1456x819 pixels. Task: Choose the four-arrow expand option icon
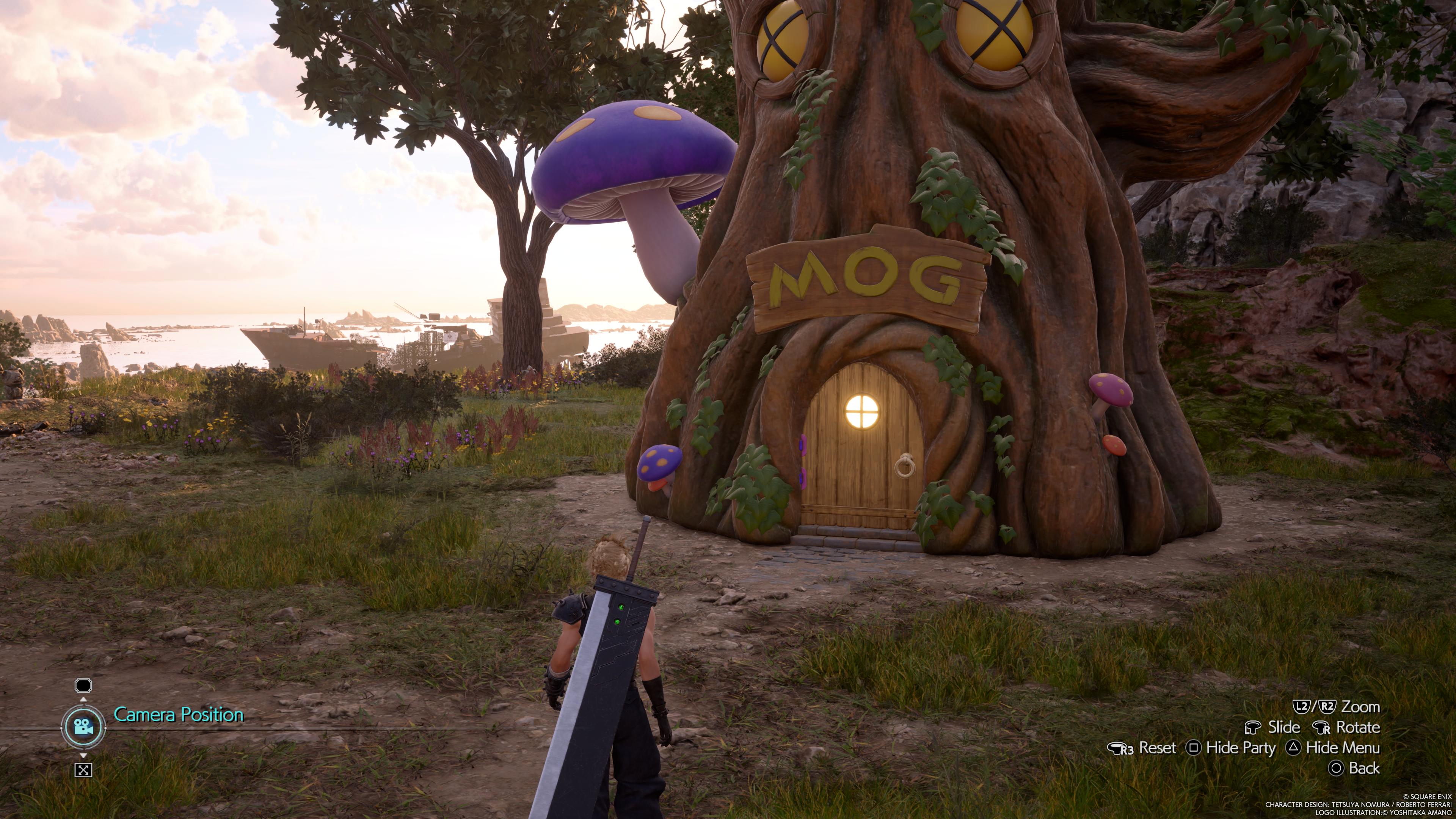click(83, 769)
